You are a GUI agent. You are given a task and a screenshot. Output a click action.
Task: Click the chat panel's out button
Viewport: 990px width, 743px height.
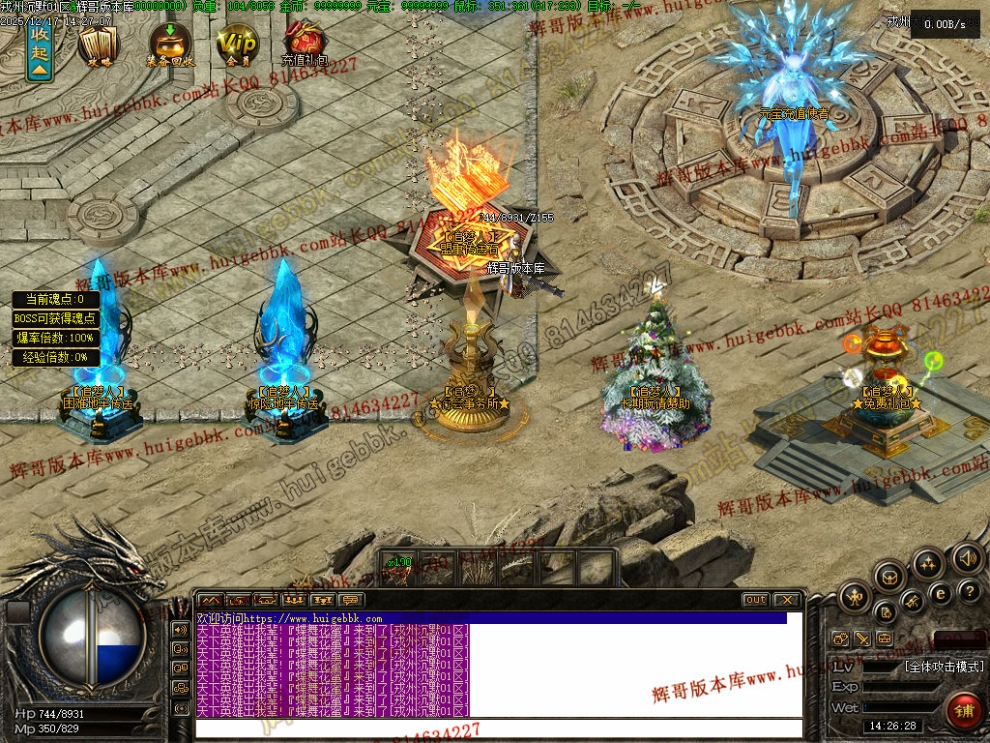(x=756, y=599)
